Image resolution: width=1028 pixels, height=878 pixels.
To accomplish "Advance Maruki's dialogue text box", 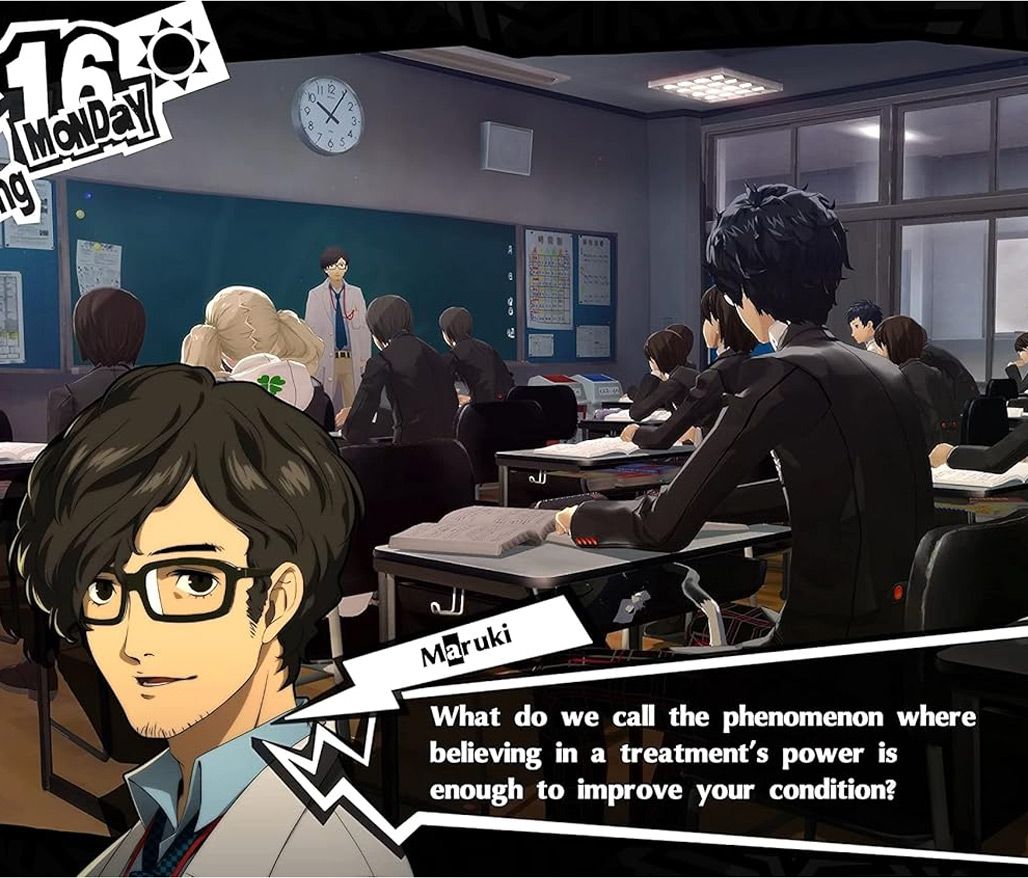I will [x=700, y=753].
